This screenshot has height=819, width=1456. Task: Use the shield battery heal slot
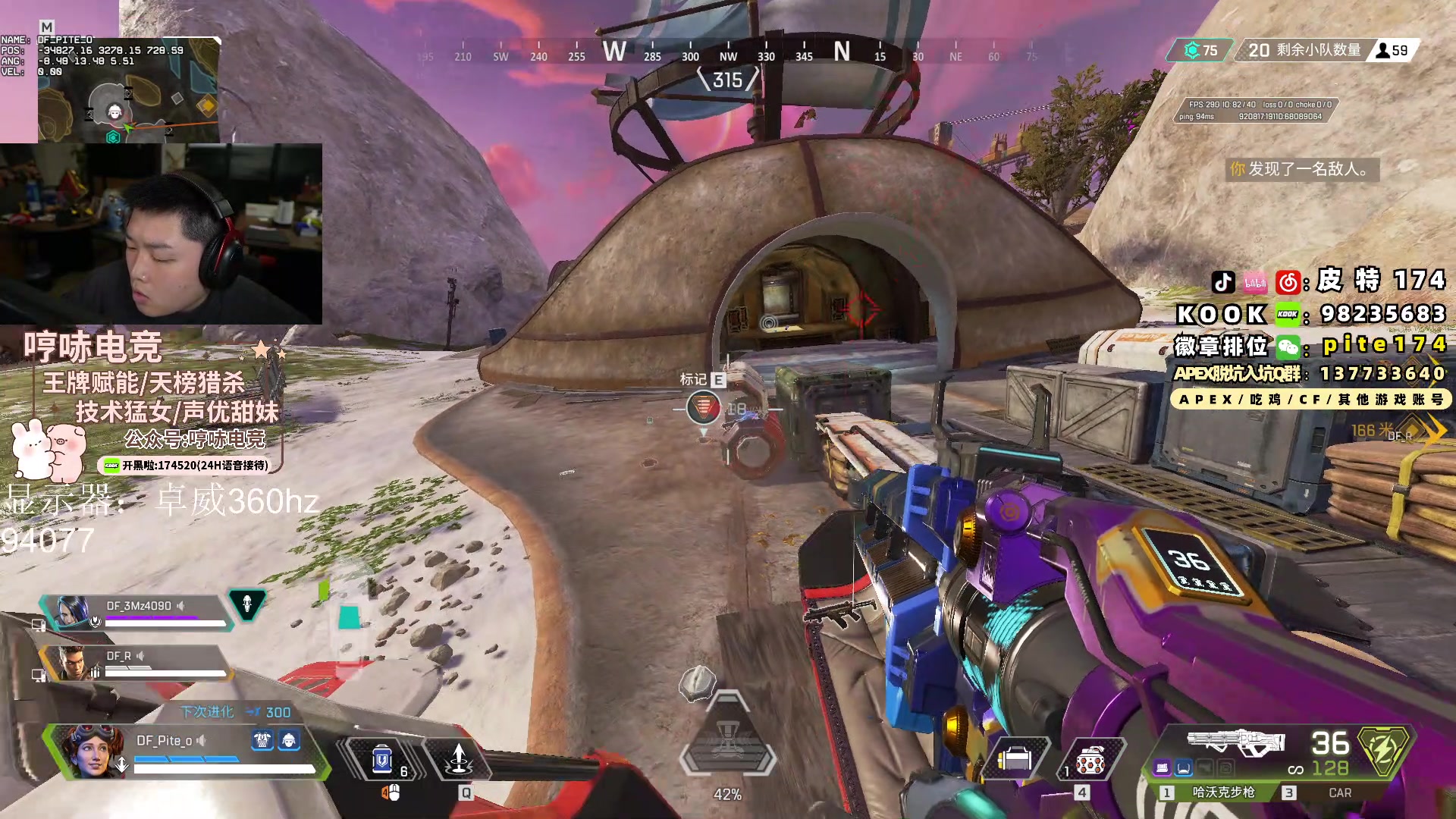tap(382, 759)
